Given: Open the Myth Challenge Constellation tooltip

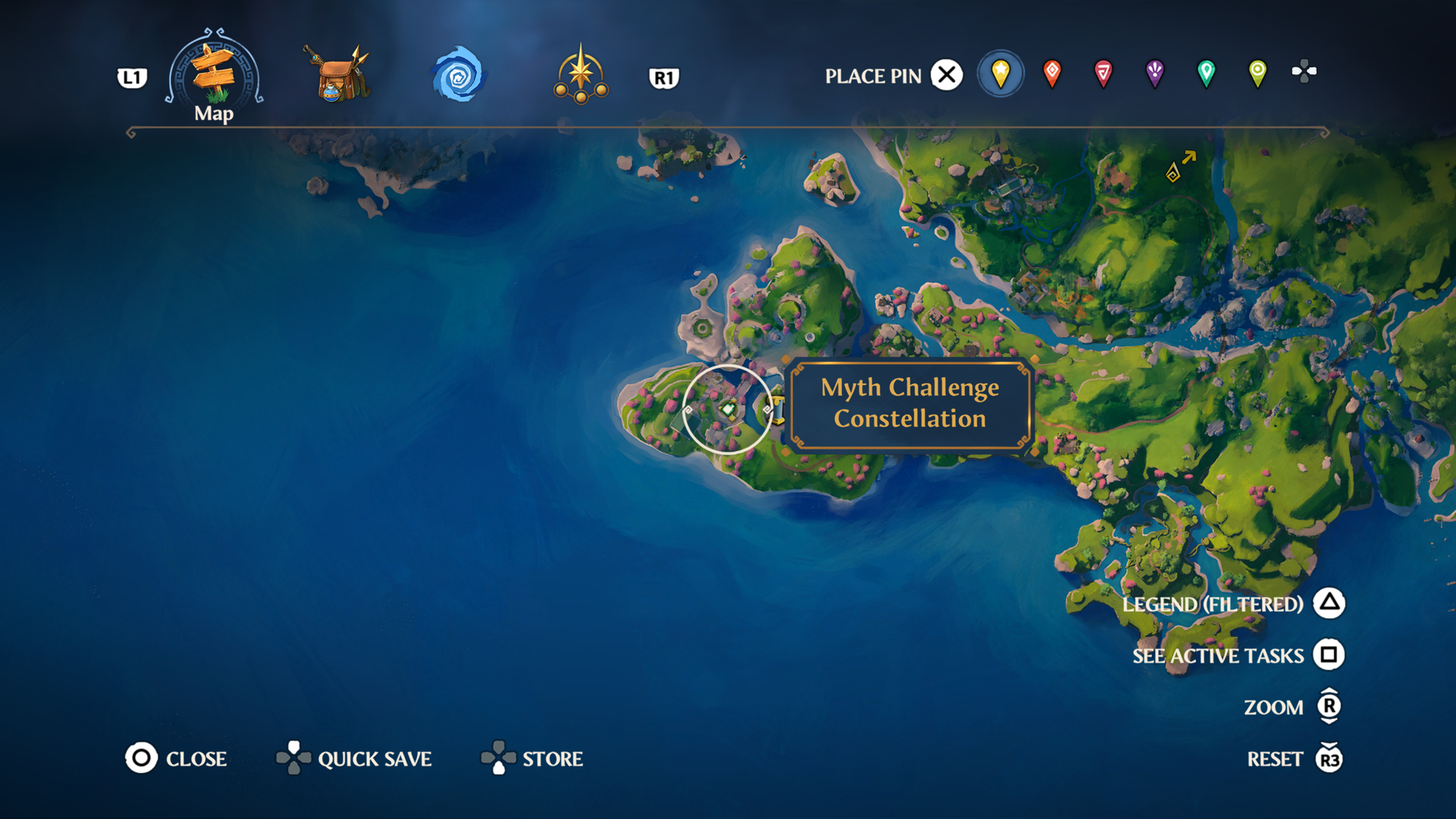Looking at the screenshot, I should (x=909, y=406).
